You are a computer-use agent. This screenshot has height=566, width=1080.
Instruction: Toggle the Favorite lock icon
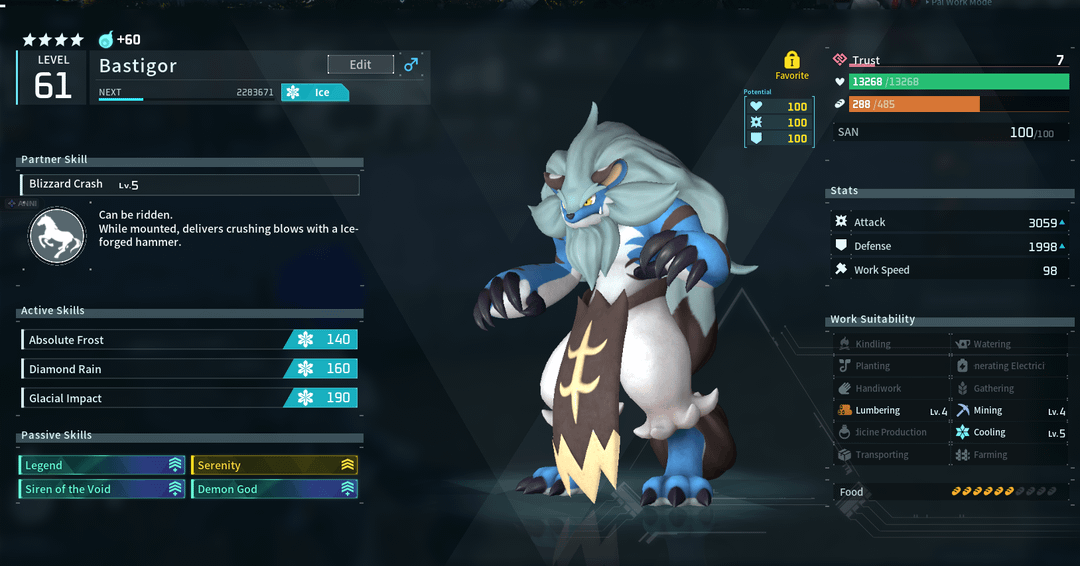coord(792,60)
